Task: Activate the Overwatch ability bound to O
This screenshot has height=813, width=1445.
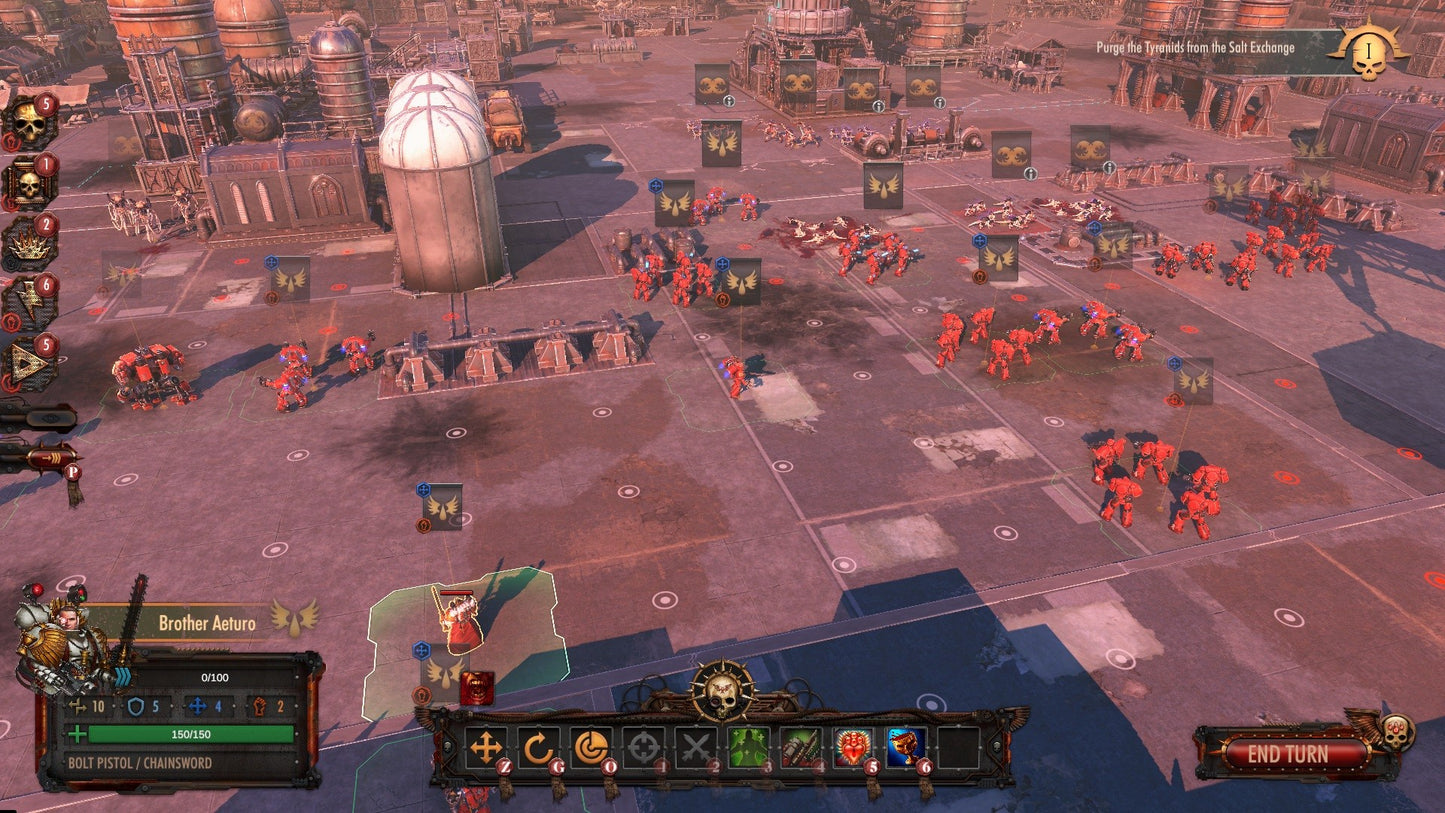Action: [591, 745]
